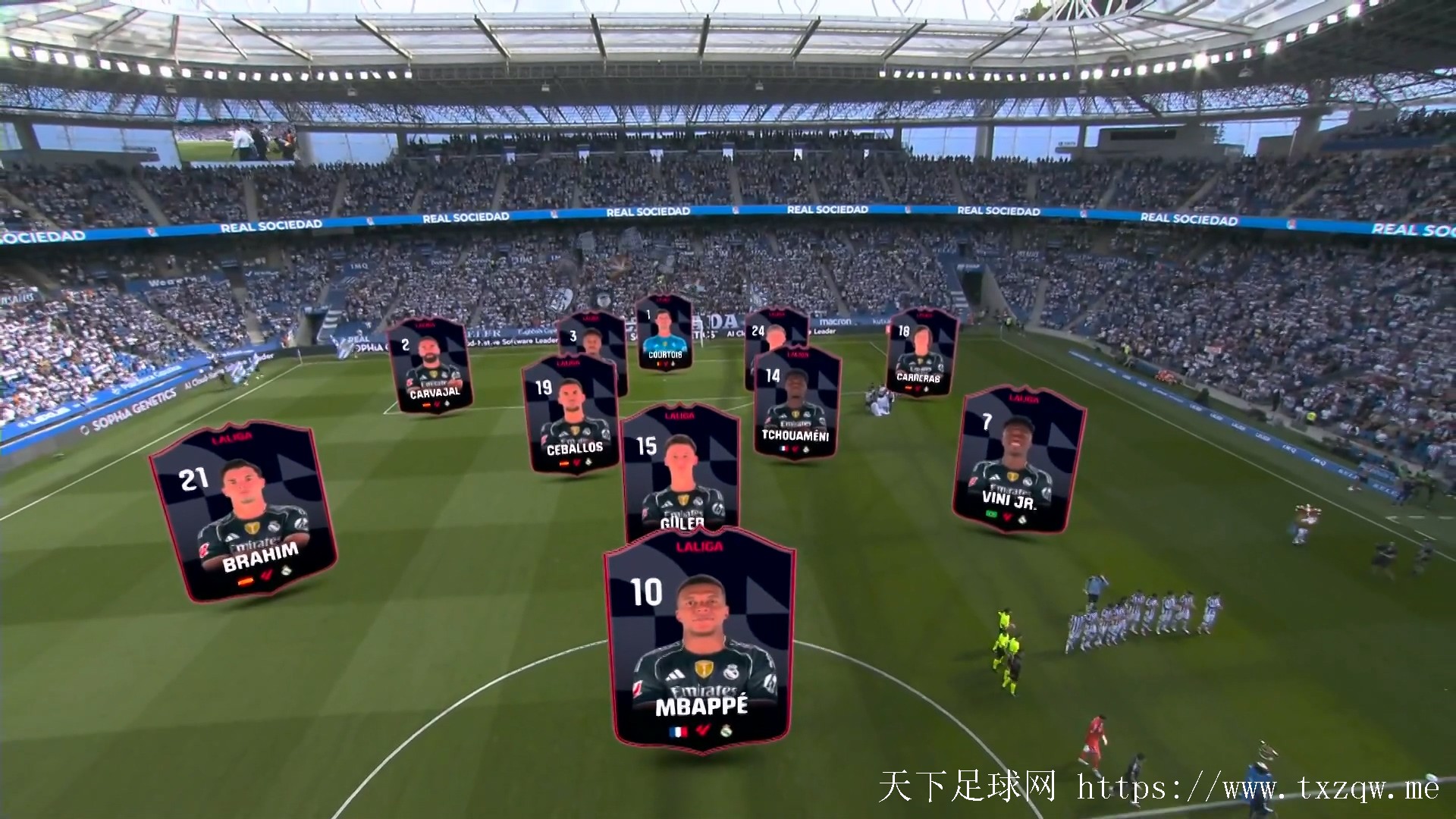Click the Vini Jr. number 7 card

click(x=1018, y=460)
